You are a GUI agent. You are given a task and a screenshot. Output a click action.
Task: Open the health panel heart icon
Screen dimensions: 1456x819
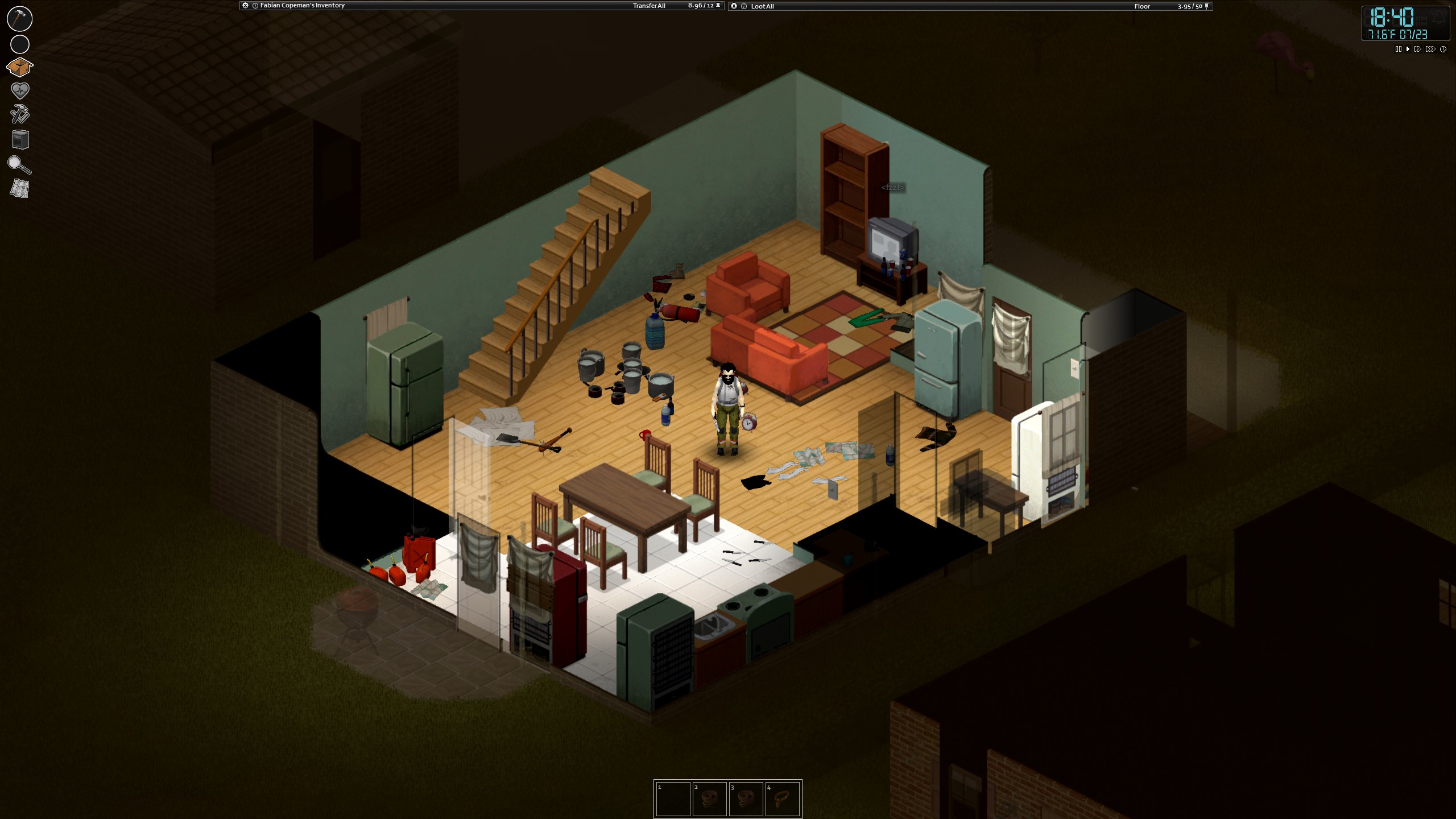tap(19, 91)
